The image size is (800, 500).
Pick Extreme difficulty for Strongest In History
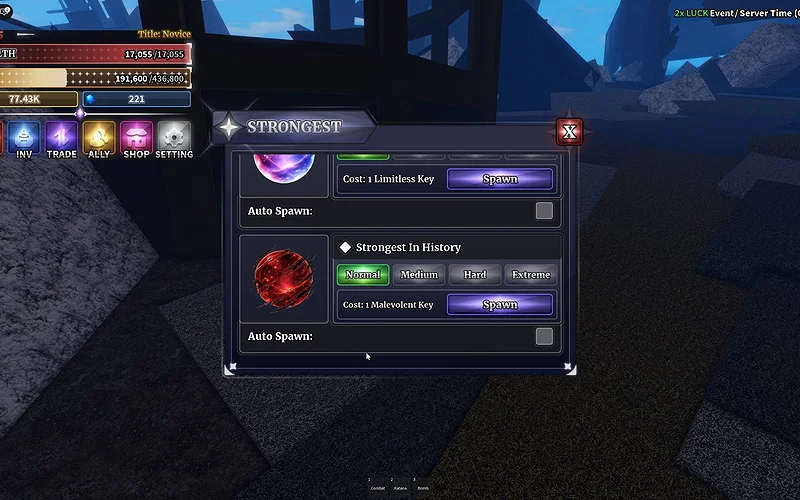531,274
